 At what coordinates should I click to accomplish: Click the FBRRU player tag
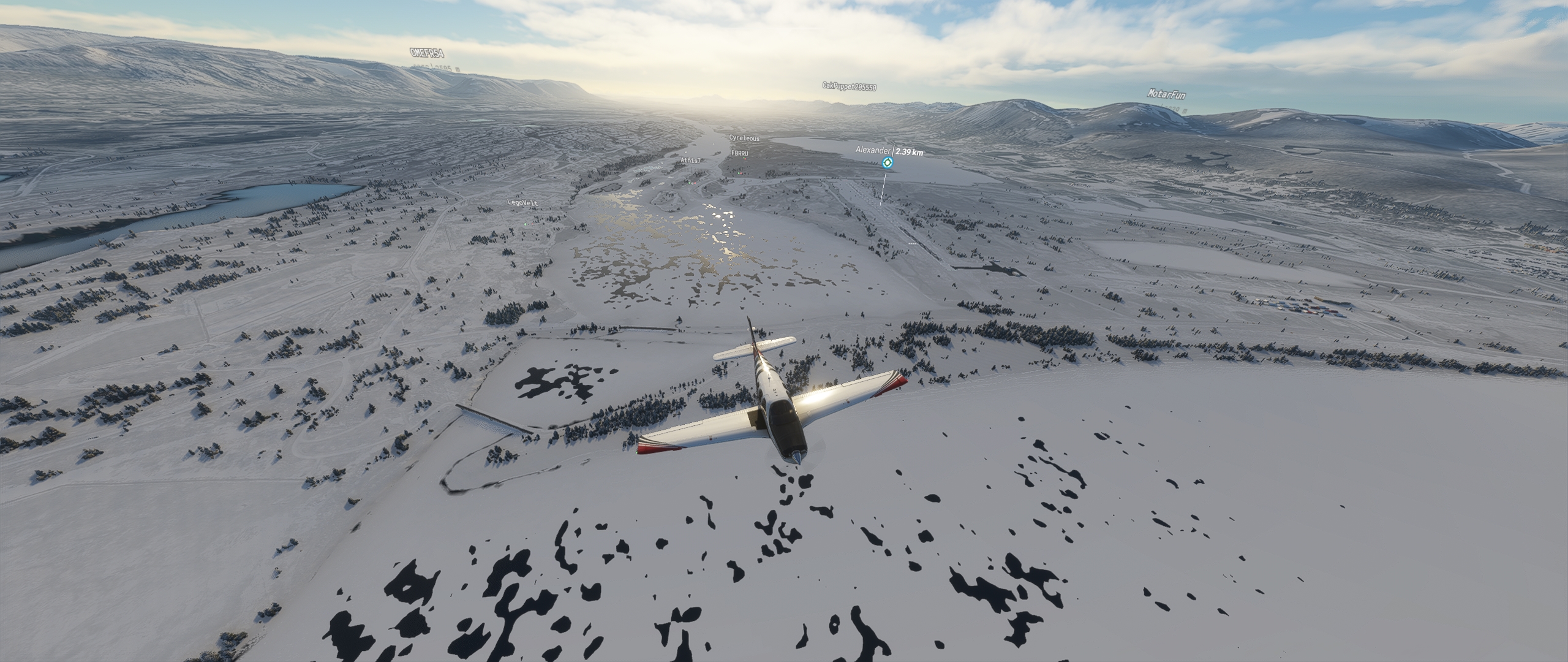click(740, 153)
